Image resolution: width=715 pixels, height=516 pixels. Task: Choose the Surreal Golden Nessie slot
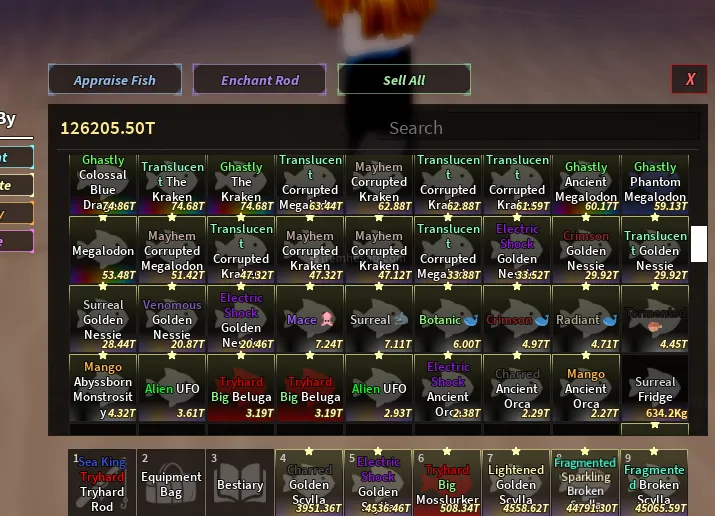103,320
